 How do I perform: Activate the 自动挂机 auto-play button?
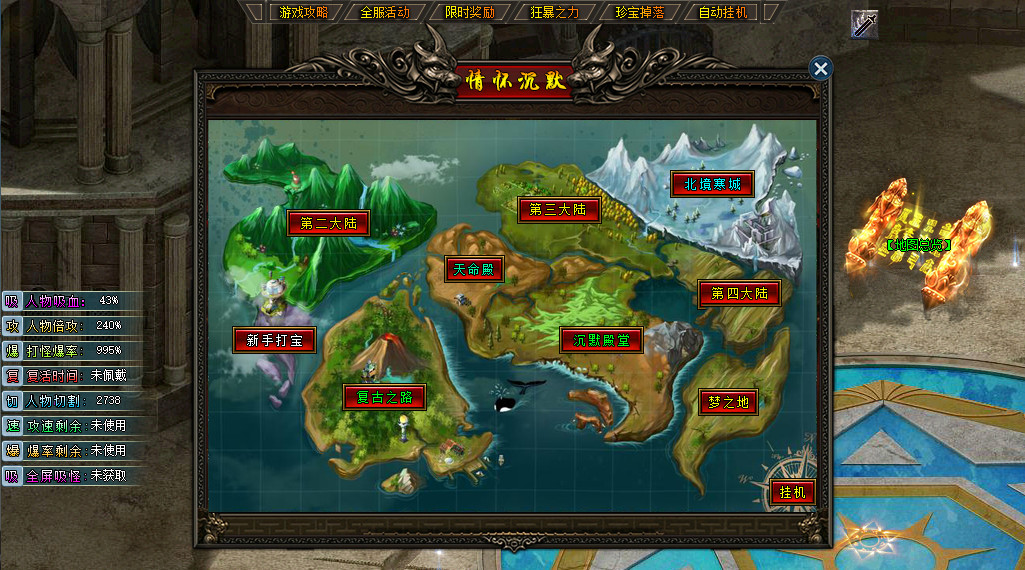click(724, 13)
